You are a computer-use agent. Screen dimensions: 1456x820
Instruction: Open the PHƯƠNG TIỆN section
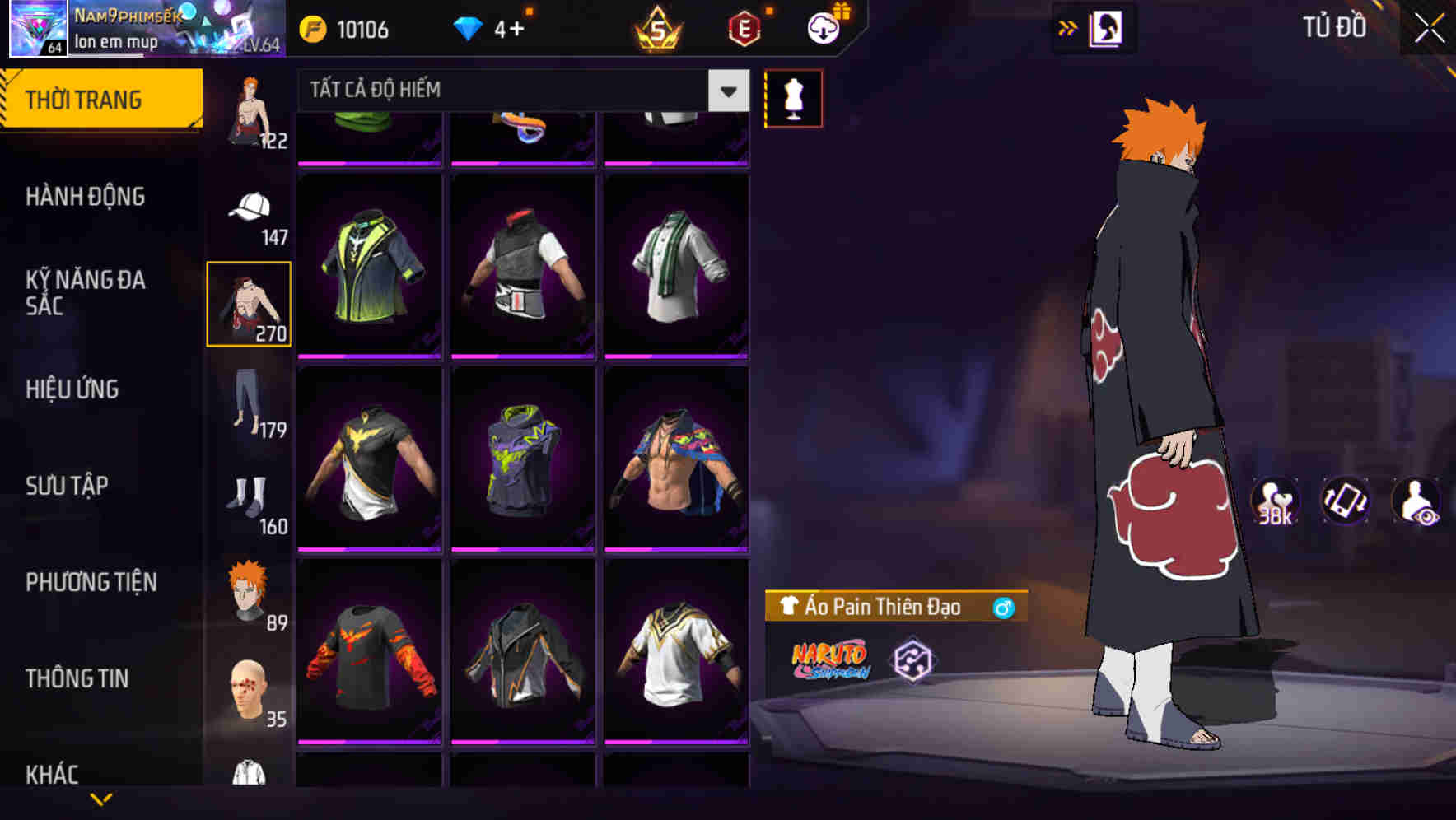pos(92,582)
